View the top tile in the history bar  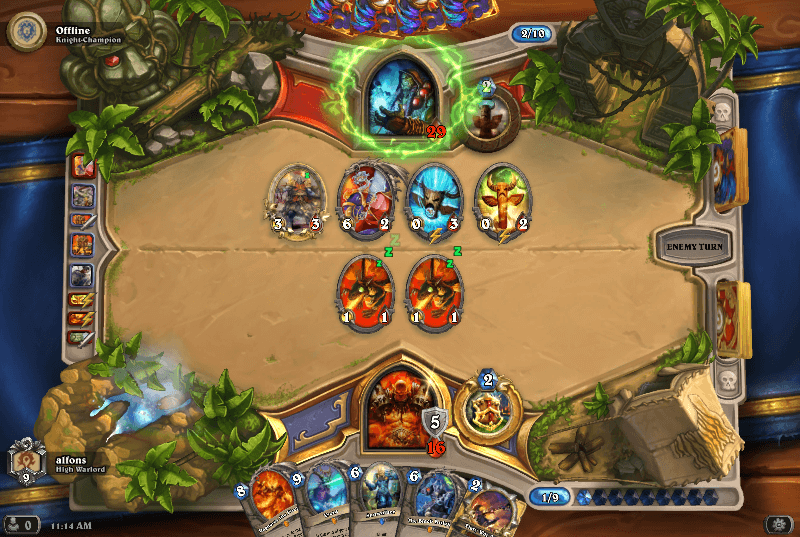point(83,167)
